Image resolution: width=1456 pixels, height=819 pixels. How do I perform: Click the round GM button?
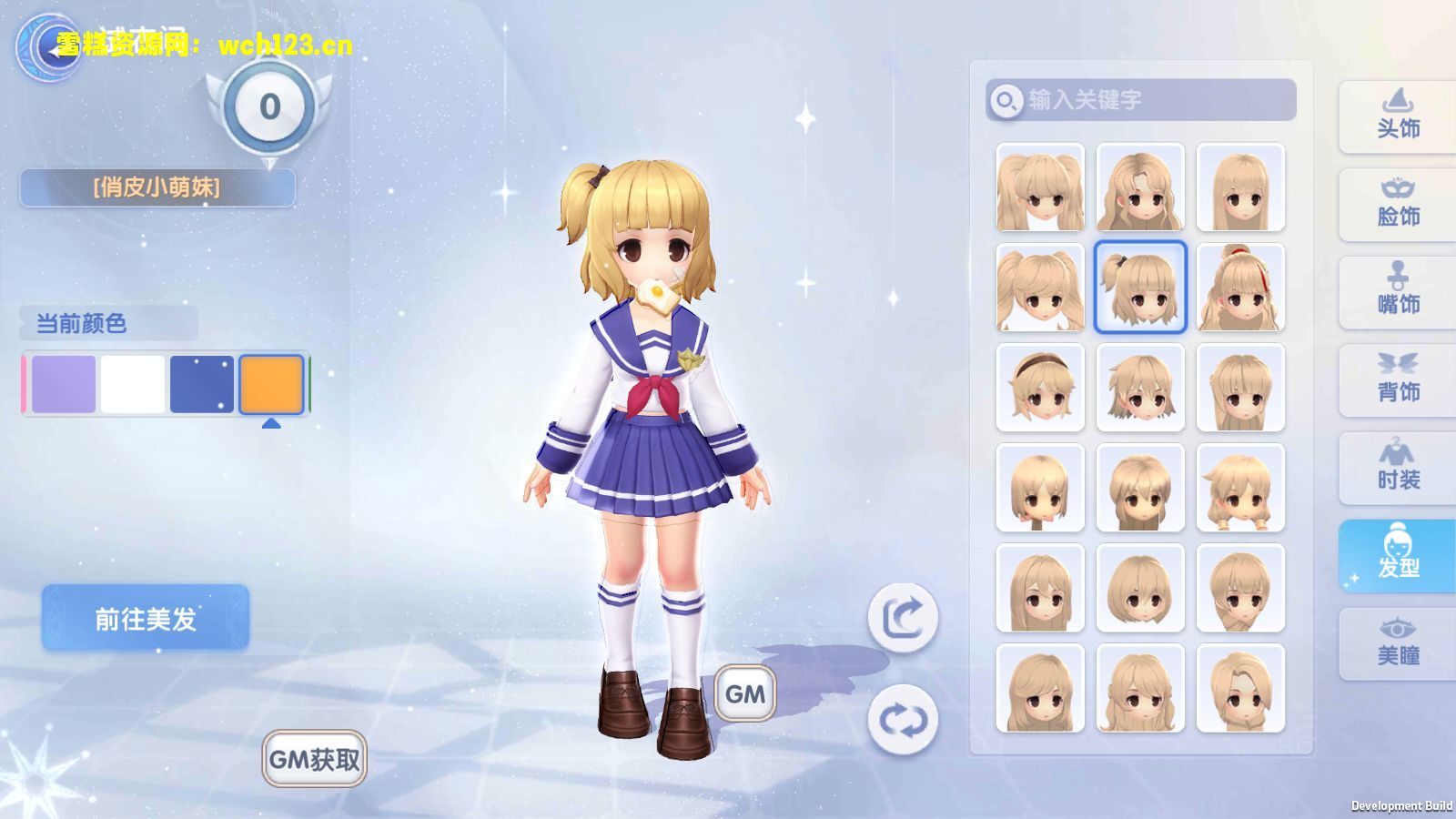745,693
